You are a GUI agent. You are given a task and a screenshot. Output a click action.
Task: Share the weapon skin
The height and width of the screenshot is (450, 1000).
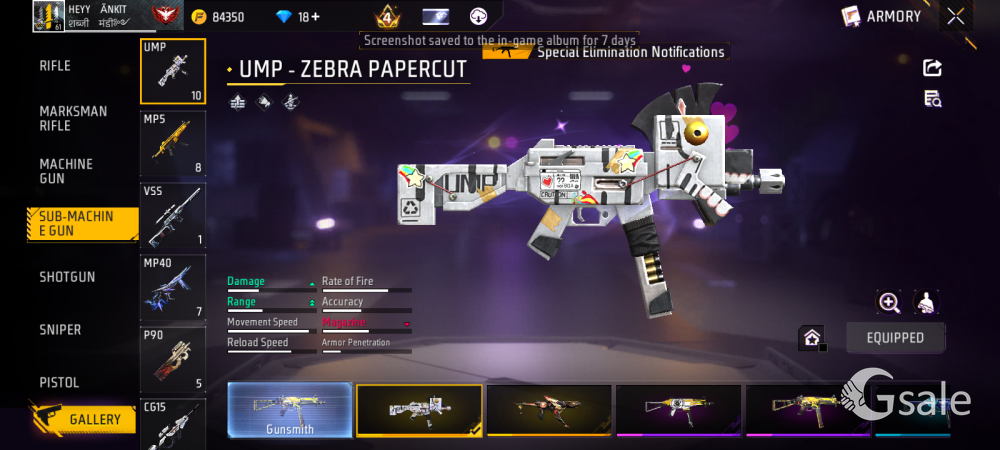[932, 68]
